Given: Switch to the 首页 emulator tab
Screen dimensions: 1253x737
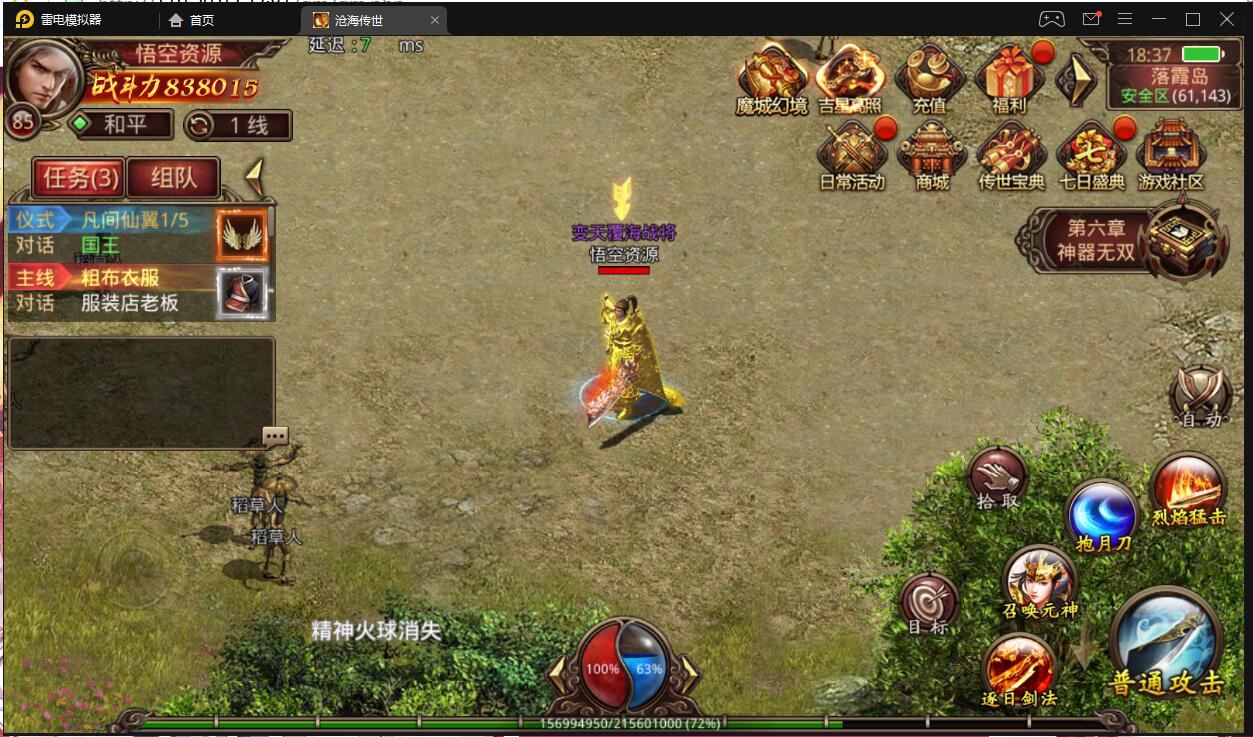Looking at the screenshot, I should pyautogui.click(x=192, y=20).
